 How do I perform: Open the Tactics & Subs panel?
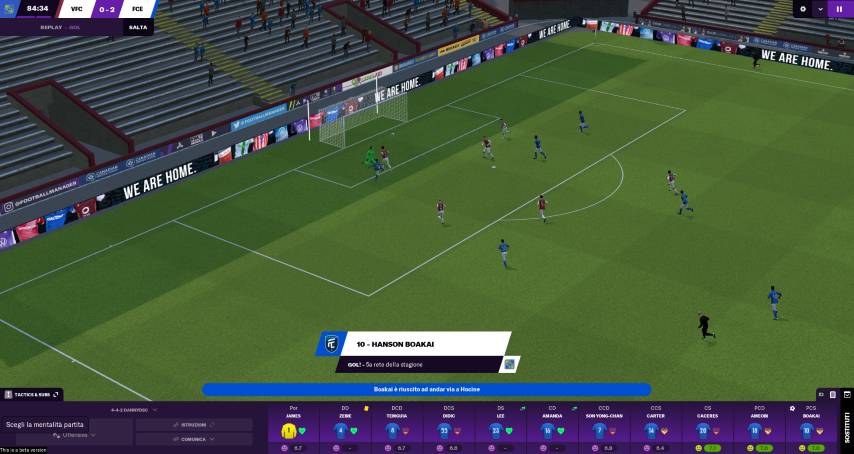pyautogui.click(x=32, y=395)
